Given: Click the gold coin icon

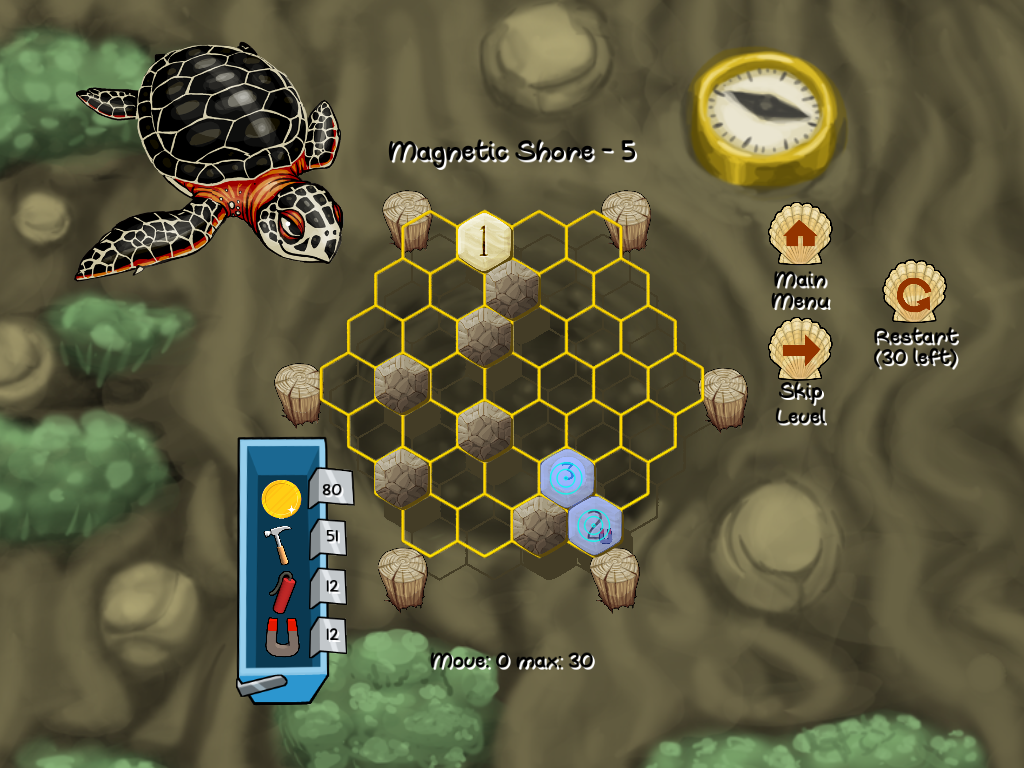Looking at the screenshot, I should [x=280, y=497].
